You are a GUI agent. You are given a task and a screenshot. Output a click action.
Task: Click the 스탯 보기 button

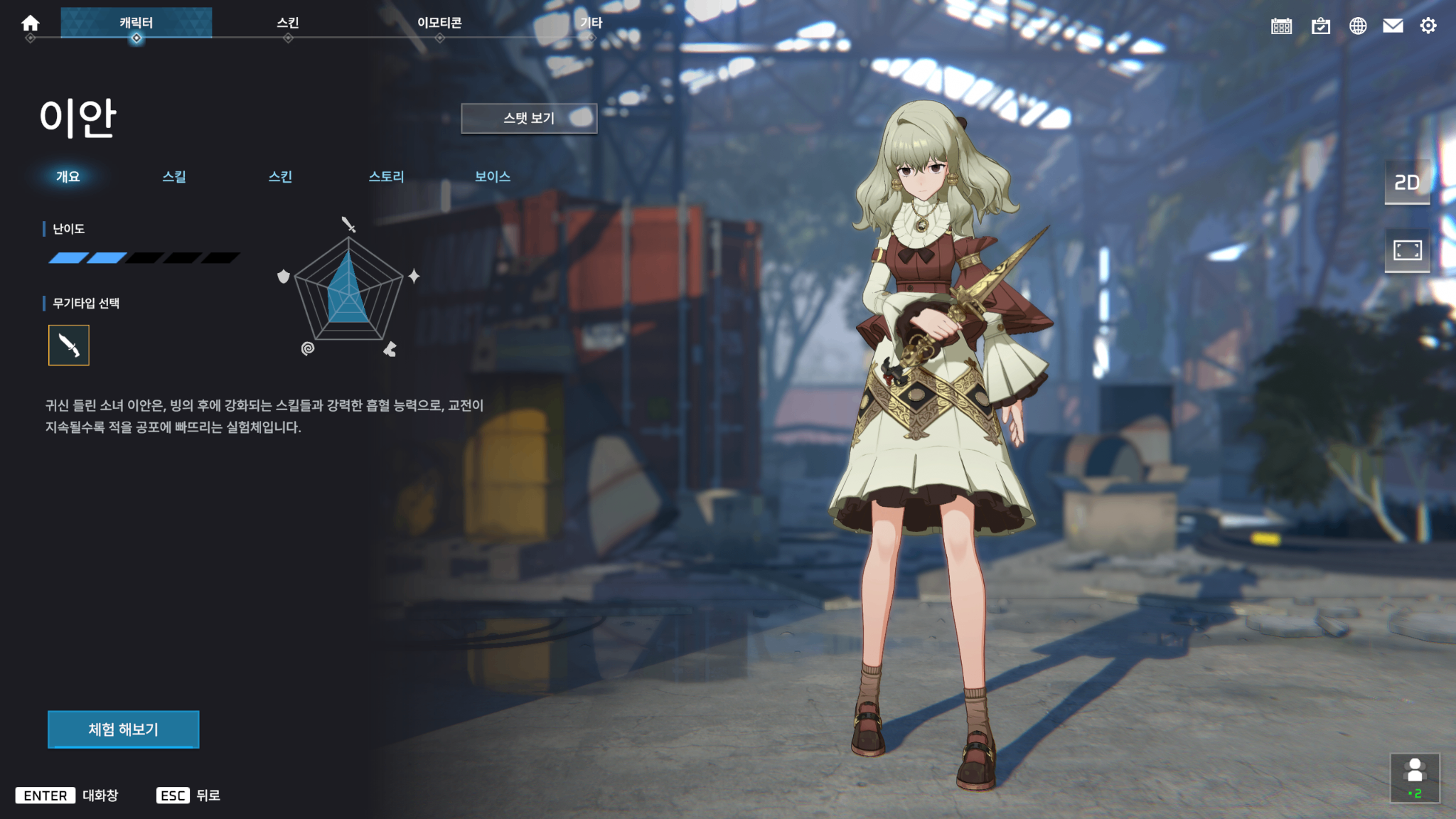[x=529, y=118]
